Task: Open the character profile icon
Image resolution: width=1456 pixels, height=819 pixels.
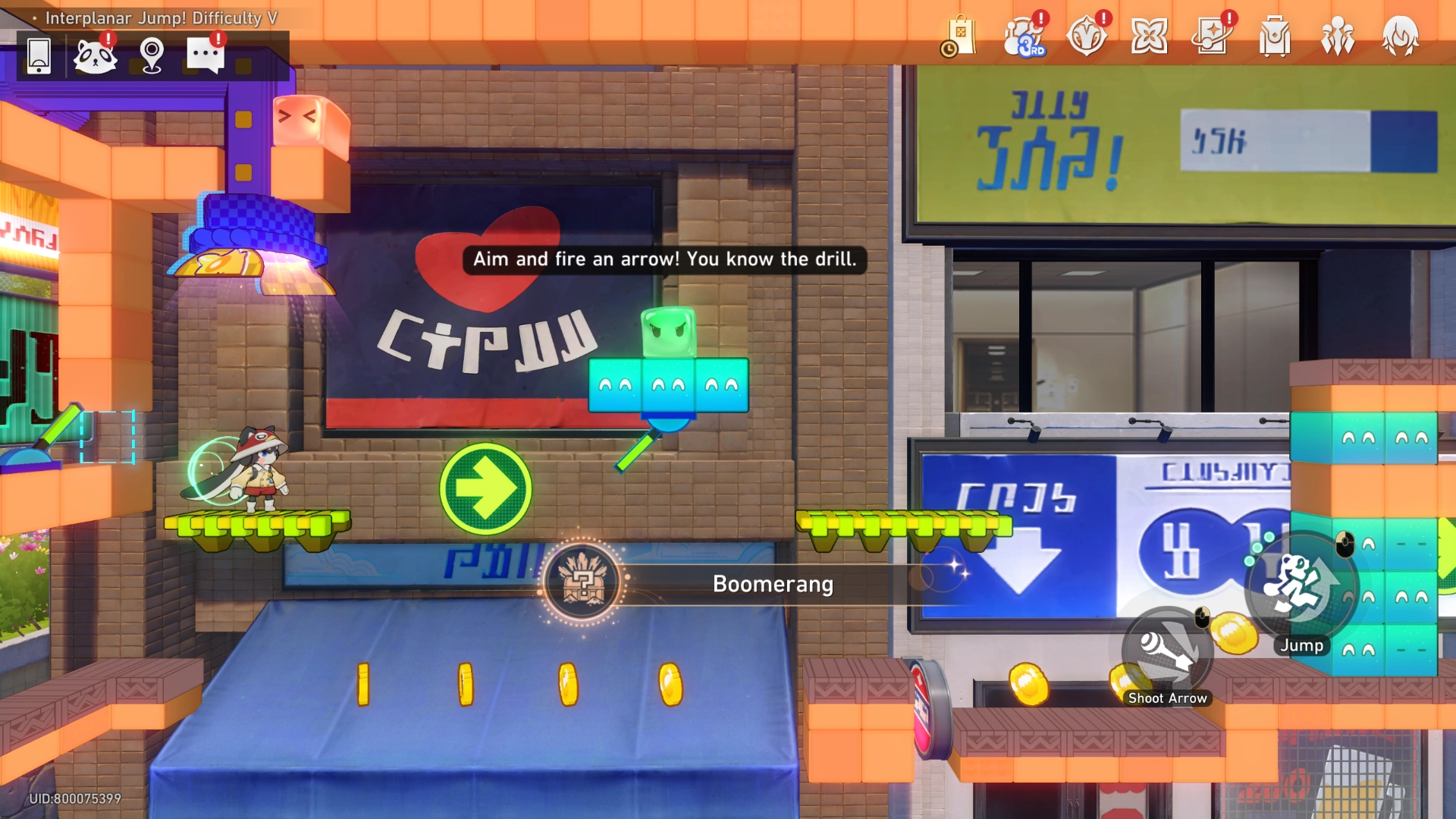Action: point(1402,36)
